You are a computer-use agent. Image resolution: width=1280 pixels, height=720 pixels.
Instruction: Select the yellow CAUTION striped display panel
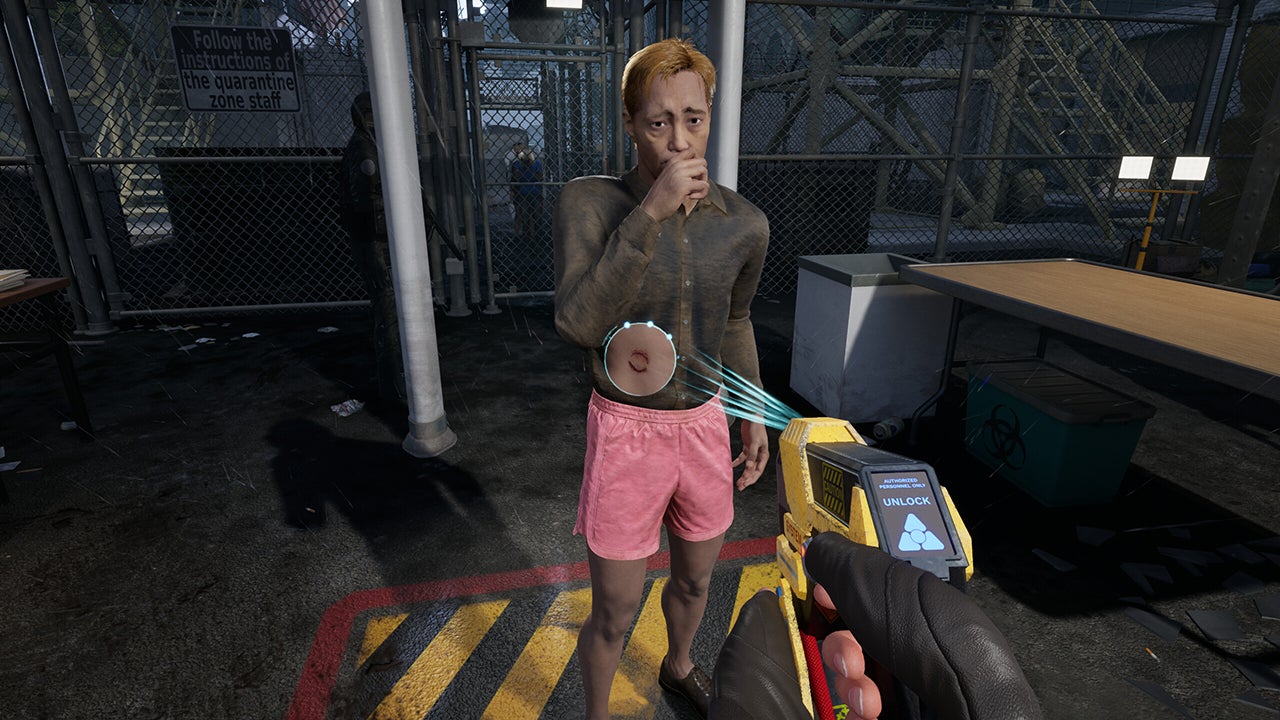click(832, 488)
